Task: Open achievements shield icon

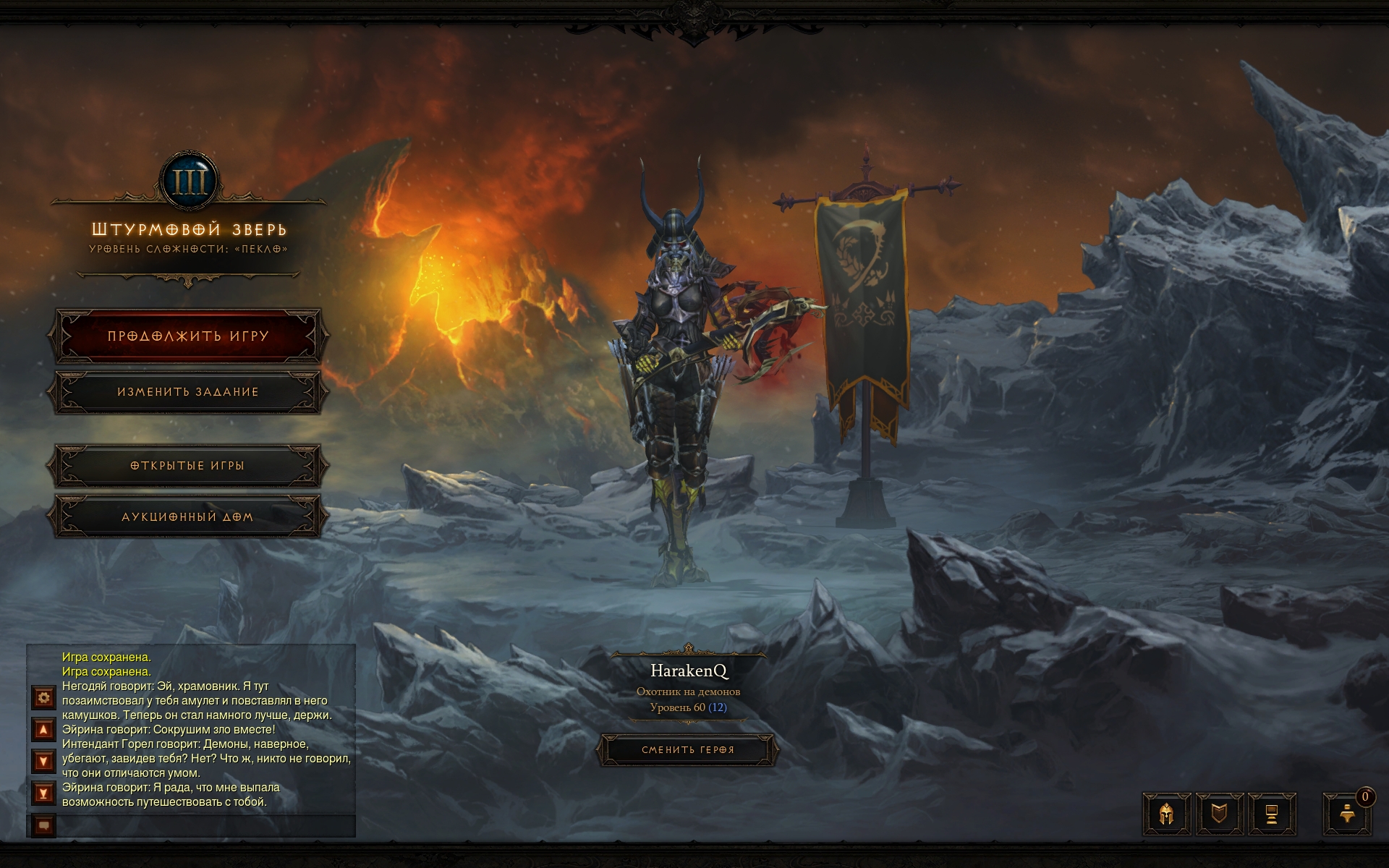Action: [1219, 814]
